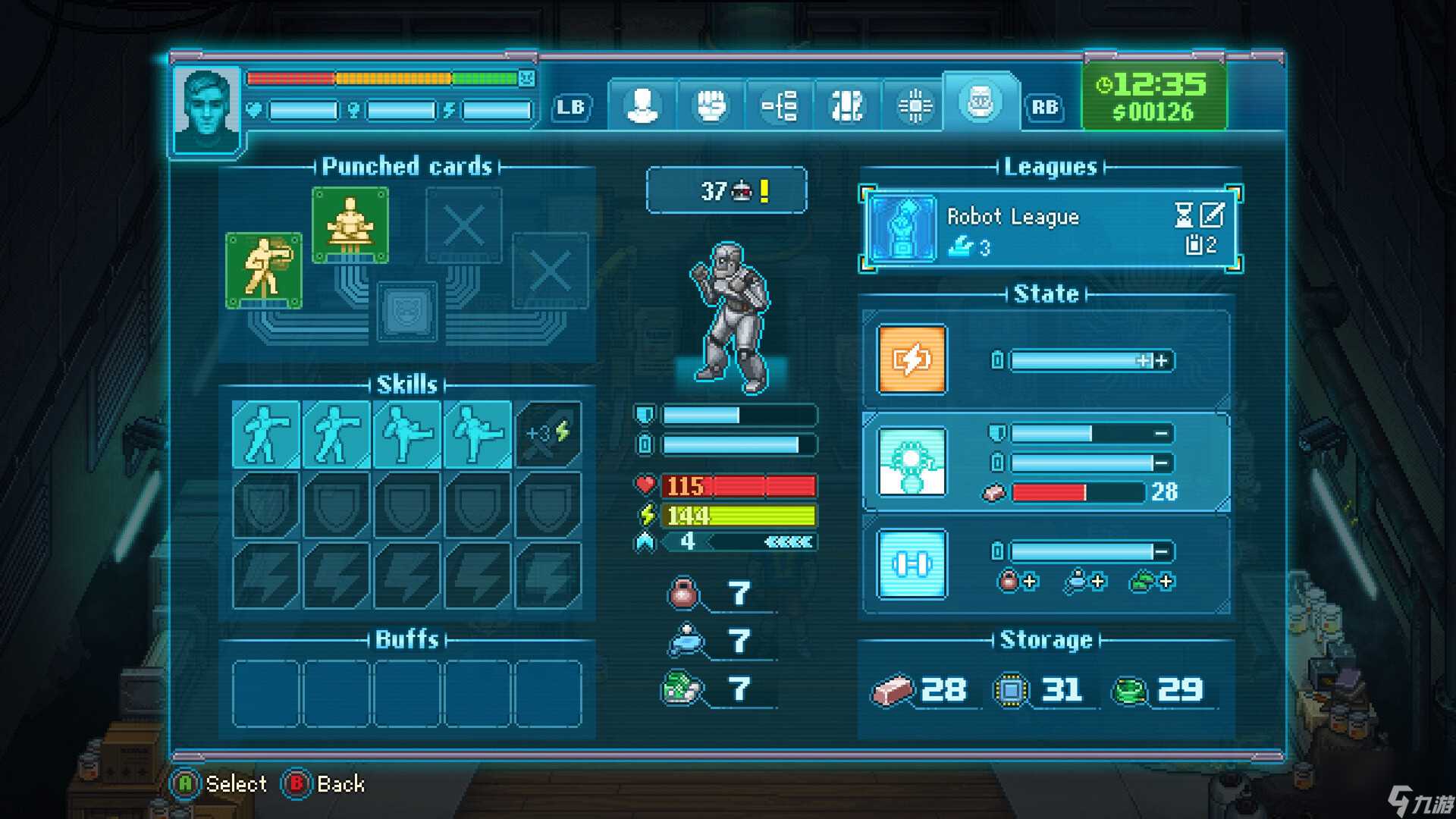Switch to the skill tree tab

click(780, 105)
